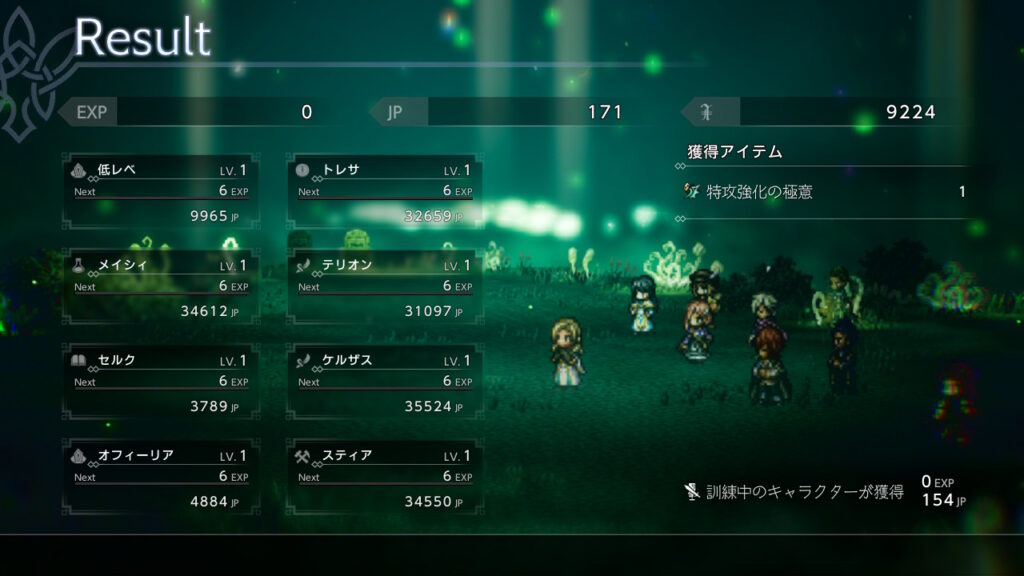Select the テリオン character panel
Image resolution: width=1024 pixels, height=576 pixels.
(x=385, y=288)
